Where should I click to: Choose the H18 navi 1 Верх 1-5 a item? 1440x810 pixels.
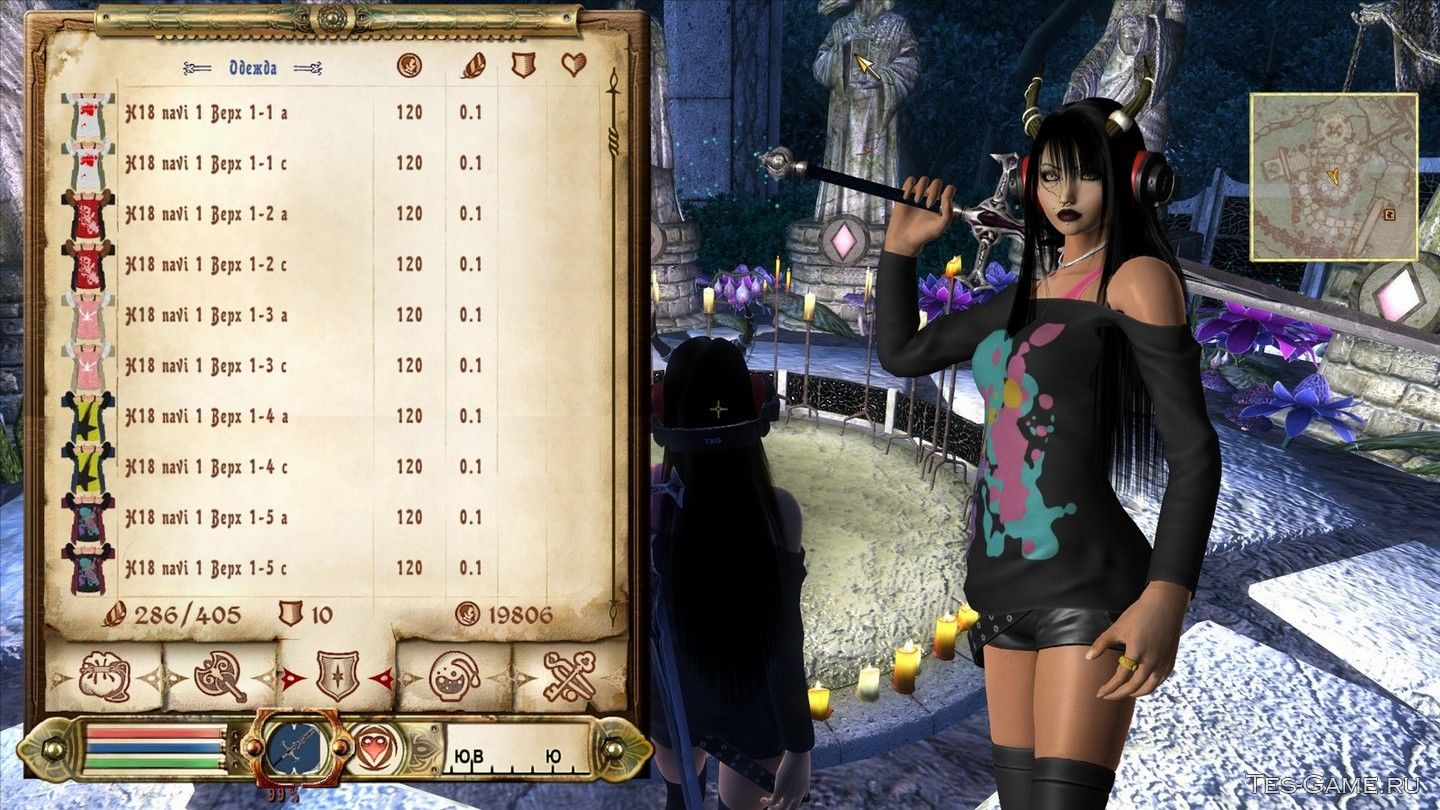[x=205, y=517]
